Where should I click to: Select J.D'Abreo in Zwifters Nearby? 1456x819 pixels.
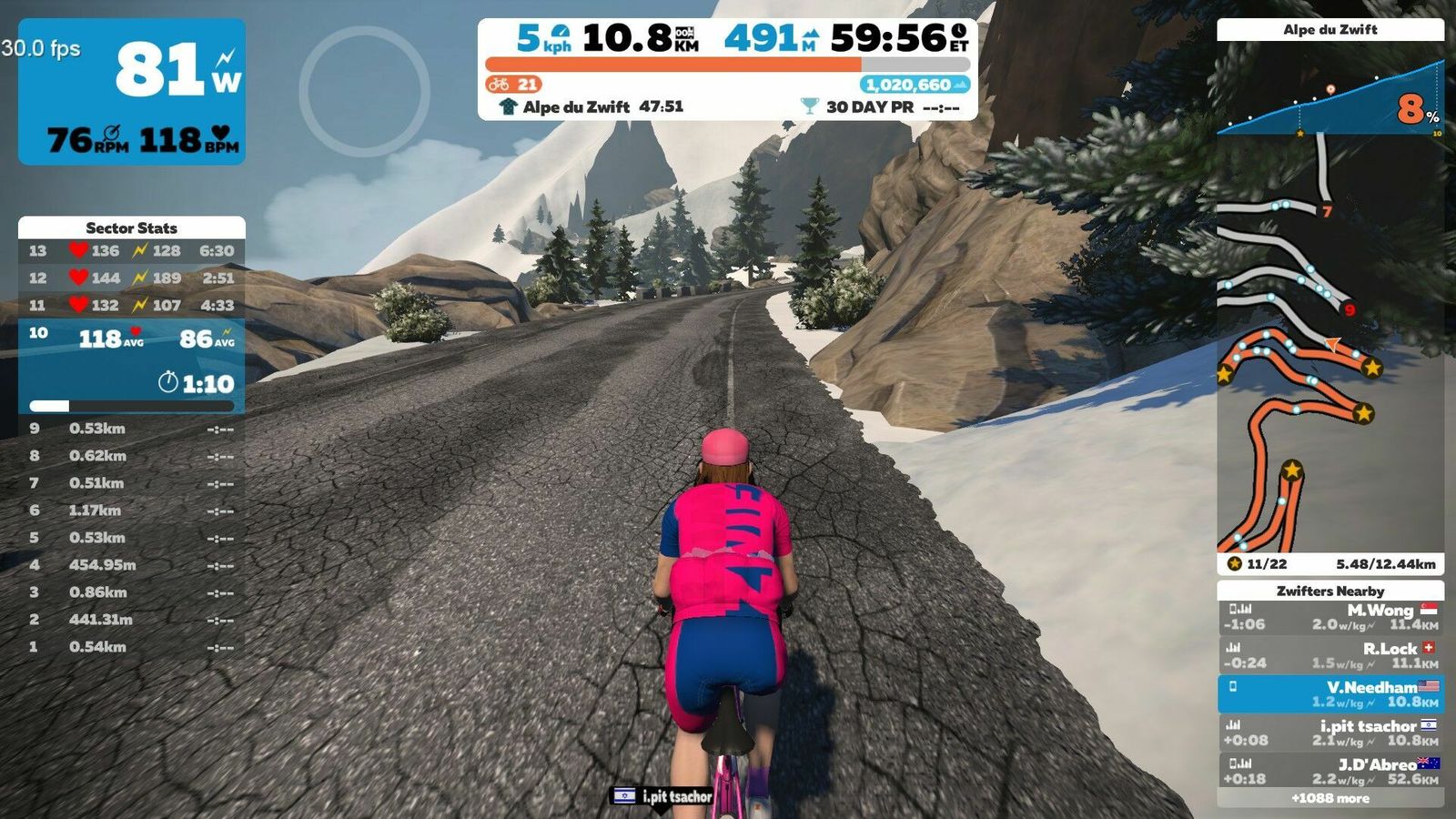click(1330, 771)
